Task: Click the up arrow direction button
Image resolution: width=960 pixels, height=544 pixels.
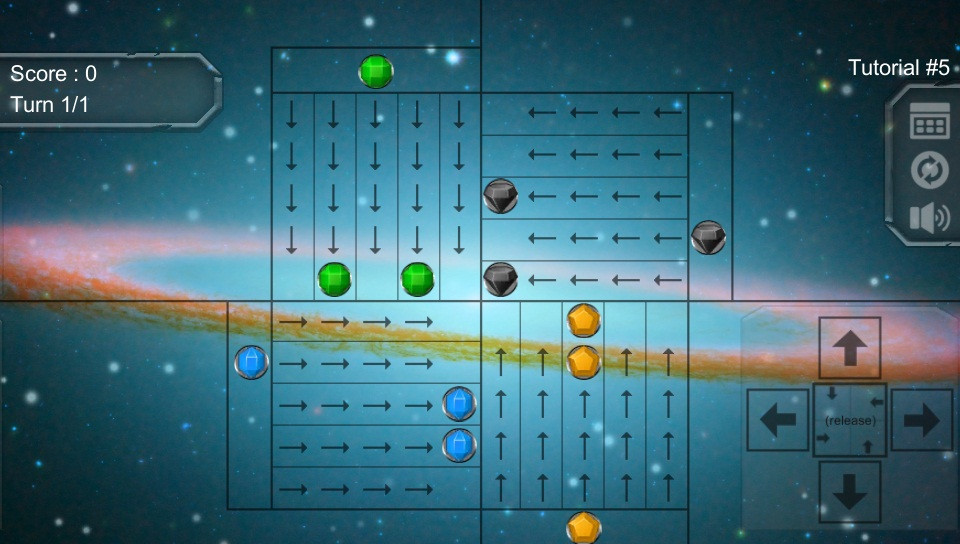Action: [x=850, y=348]
